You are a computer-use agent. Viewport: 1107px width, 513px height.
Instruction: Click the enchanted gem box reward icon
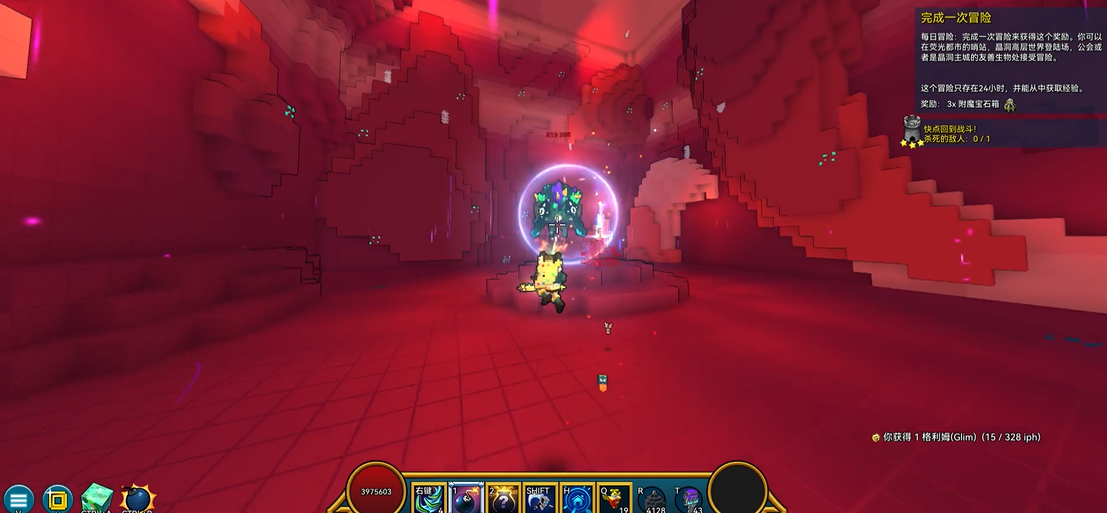point(1010,104)
